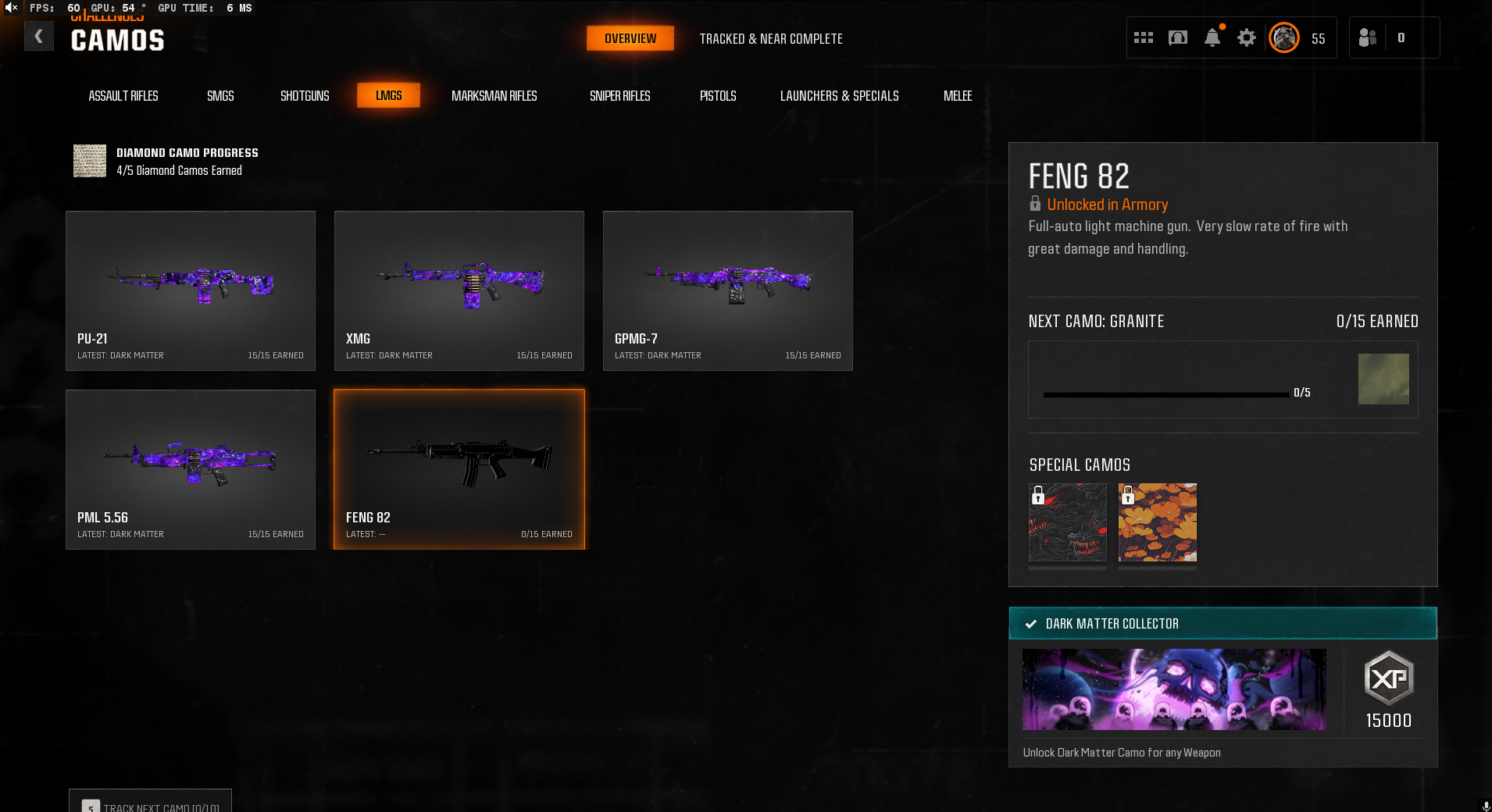Open the Sniper Rifles category

point(619,96)
